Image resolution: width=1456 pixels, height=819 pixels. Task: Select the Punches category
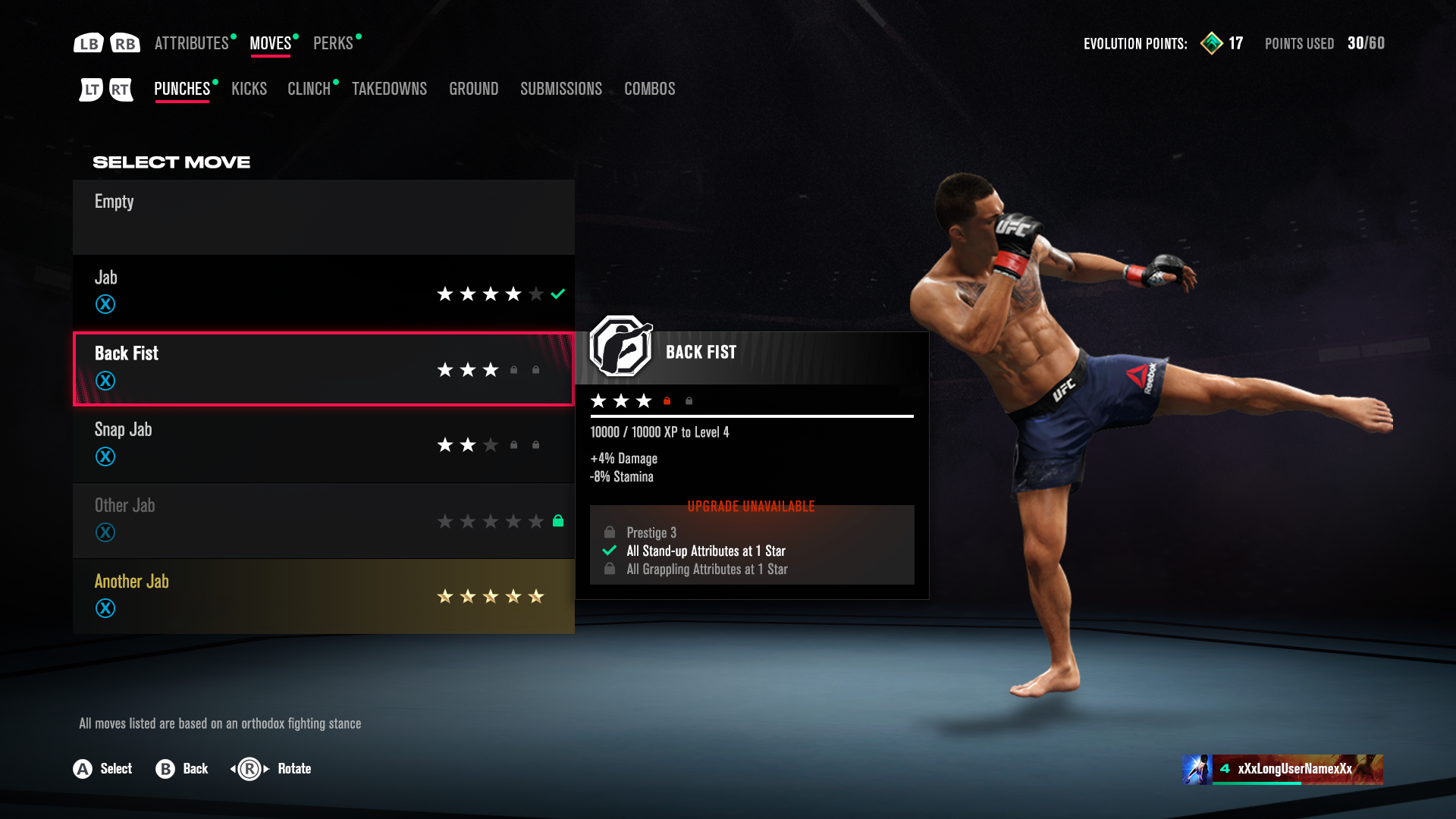[182, 89]
